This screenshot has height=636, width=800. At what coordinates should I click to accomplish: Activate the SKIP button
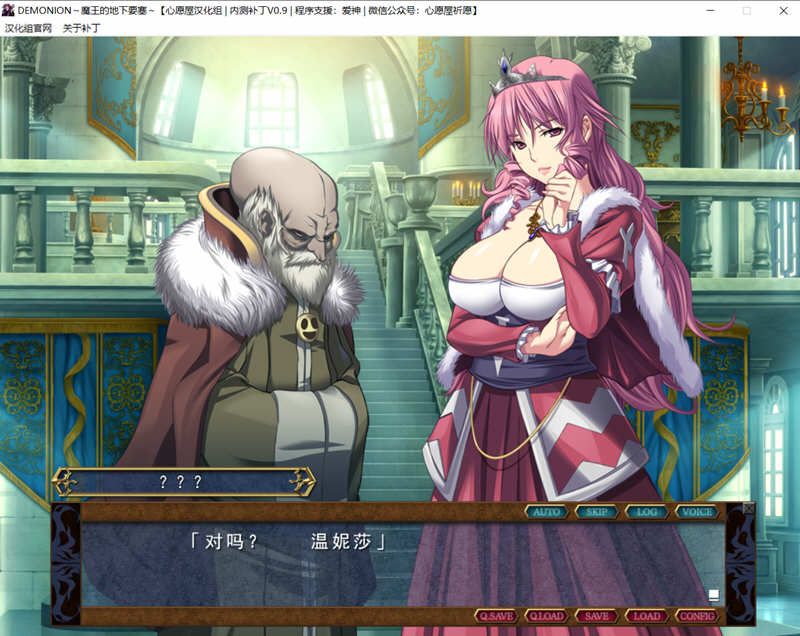pyautogui.click(x=596, y=512)
